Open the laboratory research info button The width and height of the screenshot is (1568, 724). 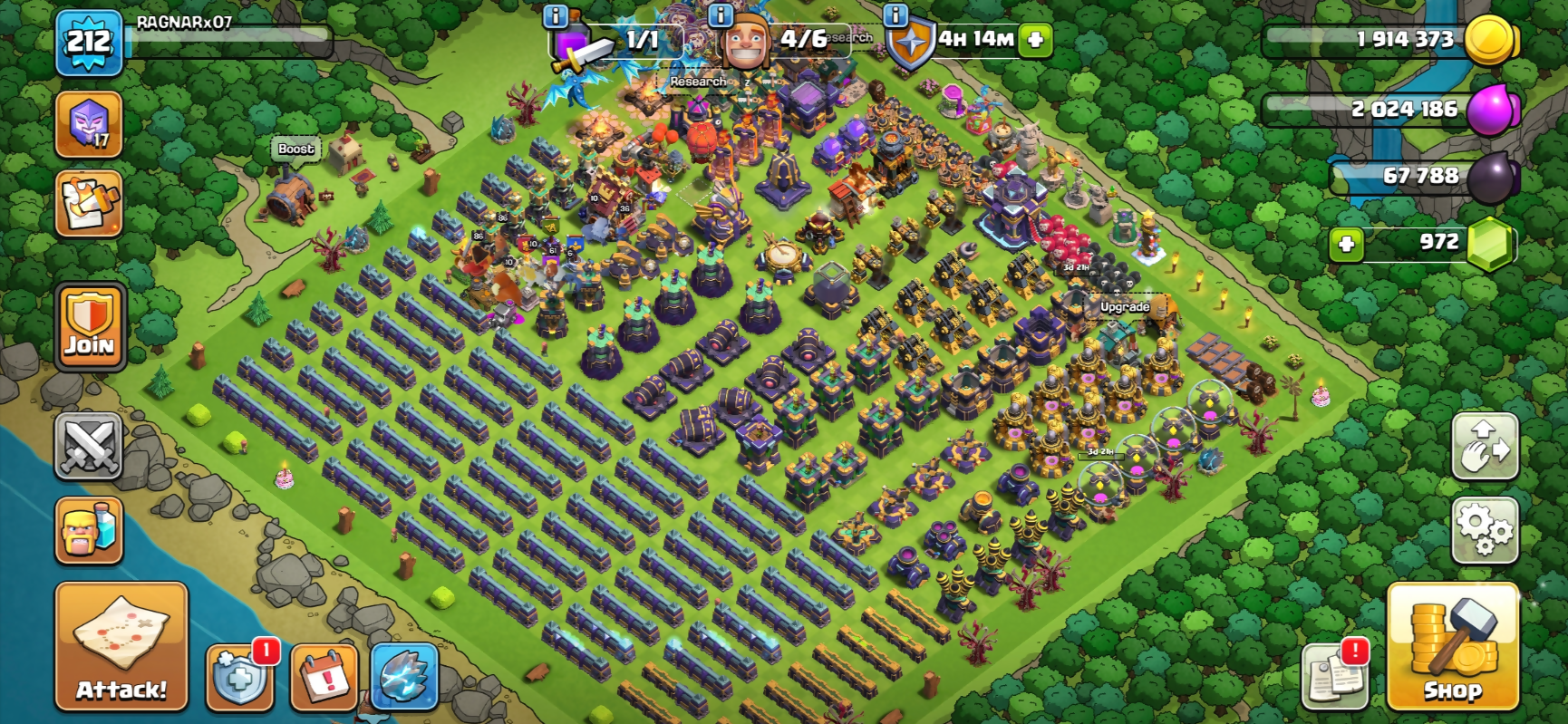[555, 15]
